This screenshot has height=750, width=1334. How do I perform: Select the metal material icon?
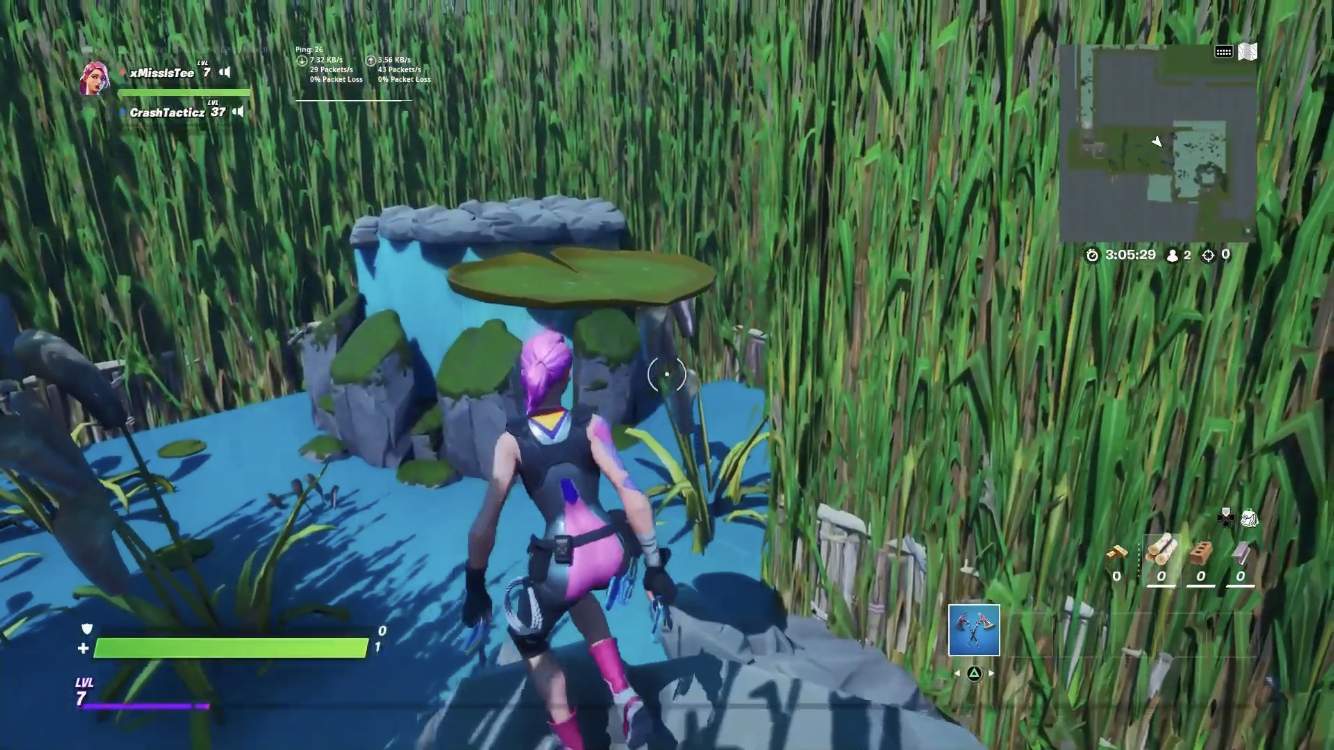click(1240, 553)
